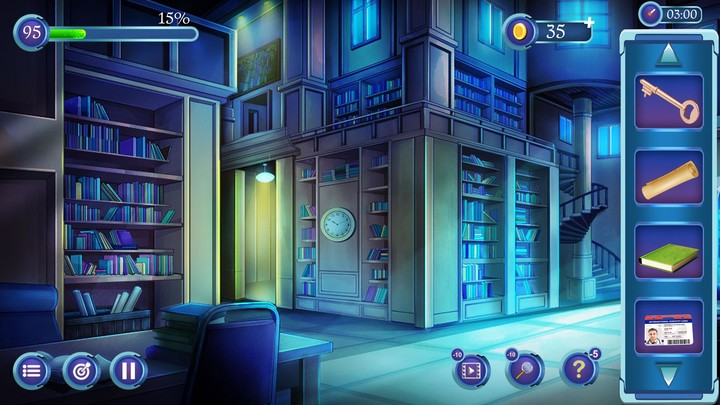The height and width of the screenshot is (405, 720).
Task: Watch the video walkthrough hint
Action: (x=471, y=371)
